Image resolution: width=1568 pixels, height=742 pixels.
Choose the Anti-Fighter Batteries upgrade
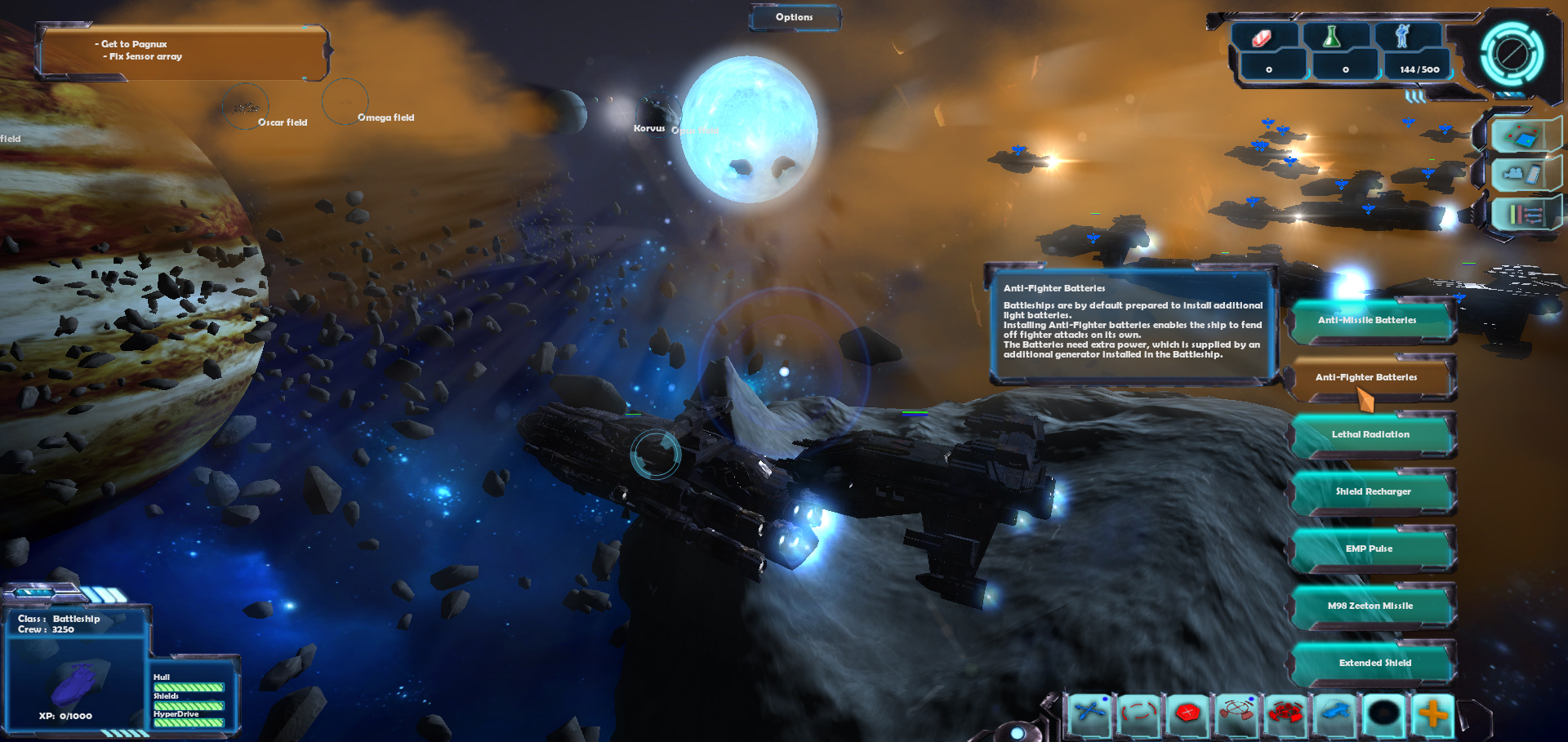pyautogui.click(x=1371, y=378)
